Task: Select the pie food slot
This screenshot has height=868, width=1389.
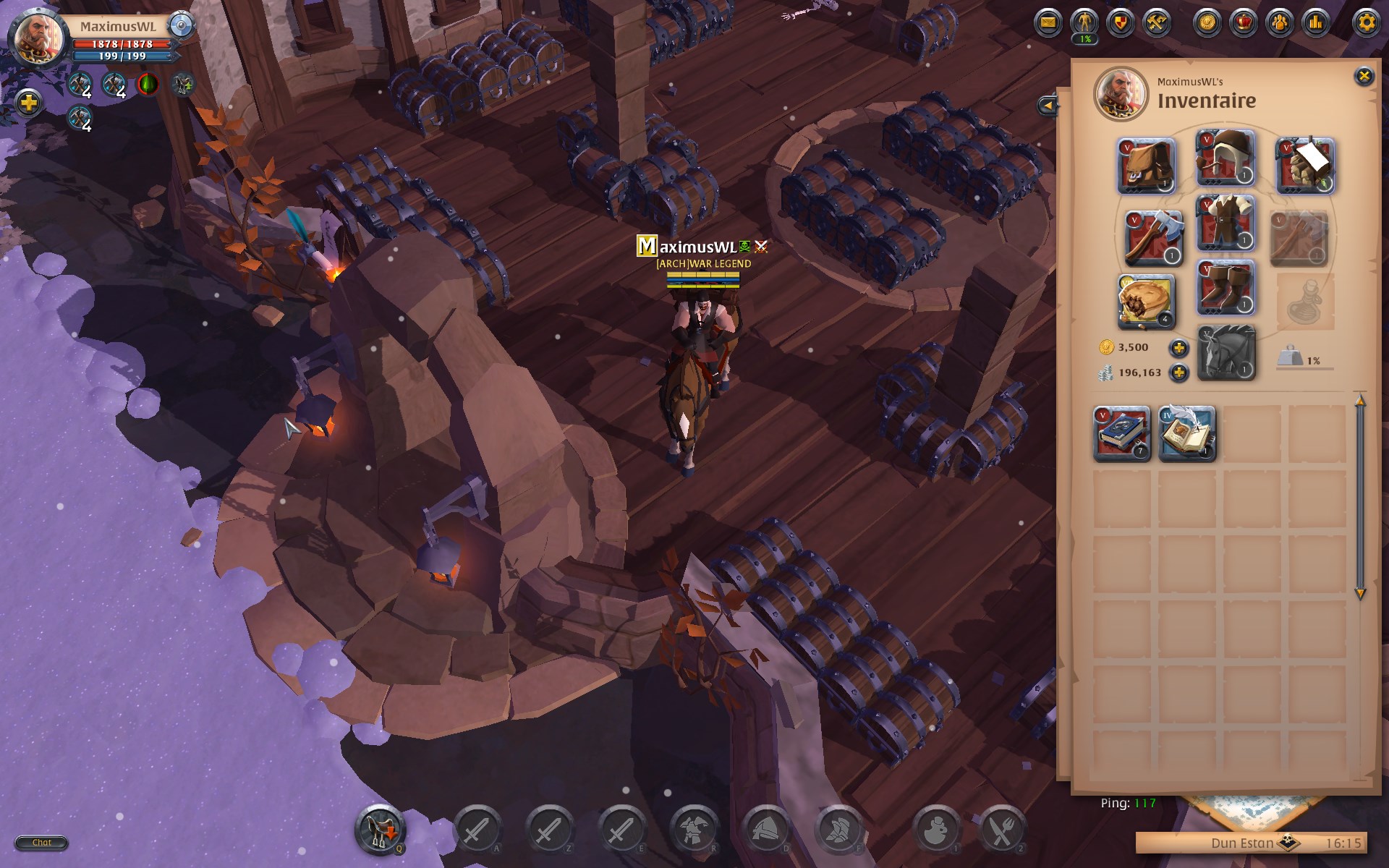Action: 1146,301
